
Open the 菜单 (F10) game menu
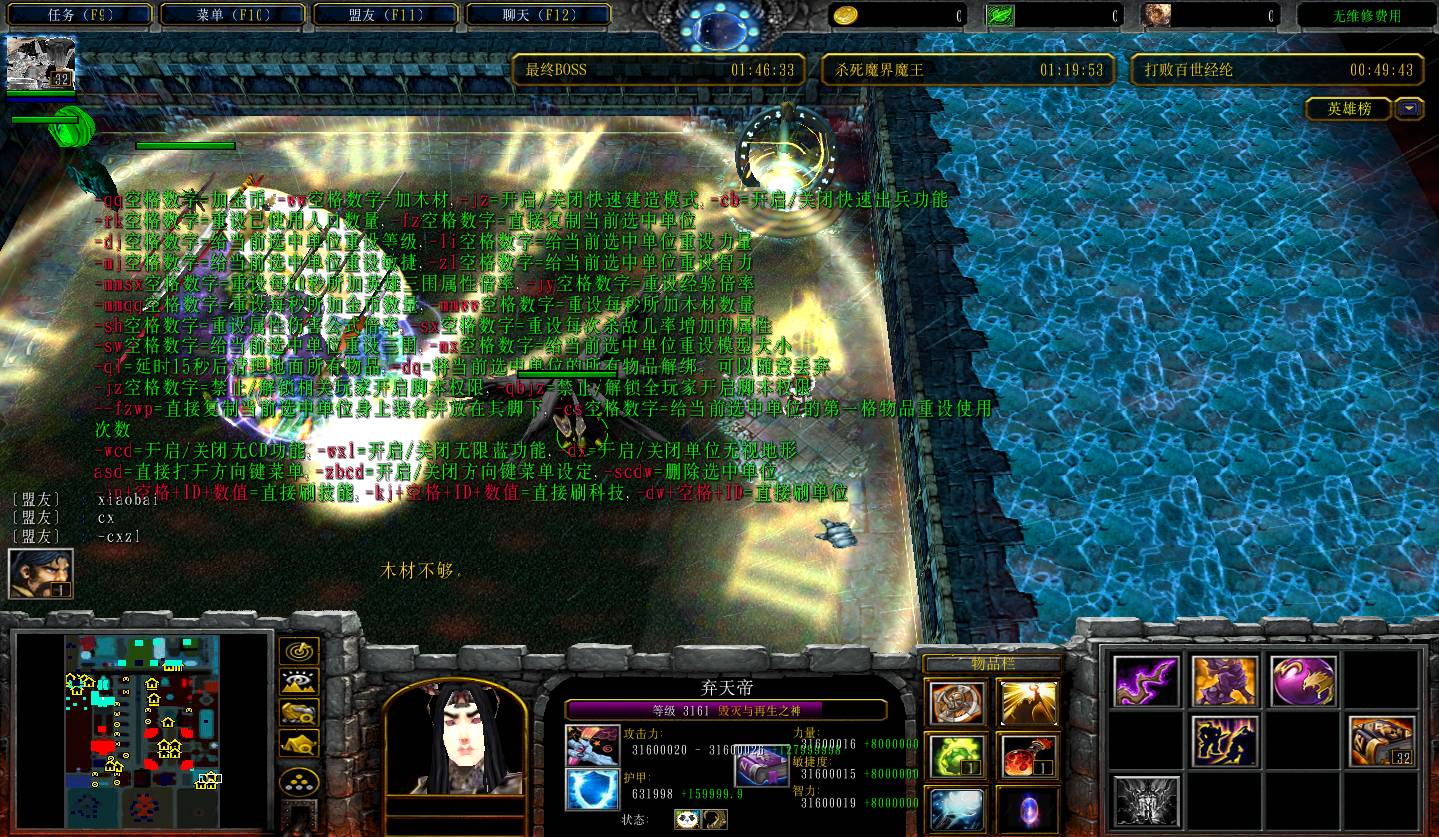[x=233, y=15]
